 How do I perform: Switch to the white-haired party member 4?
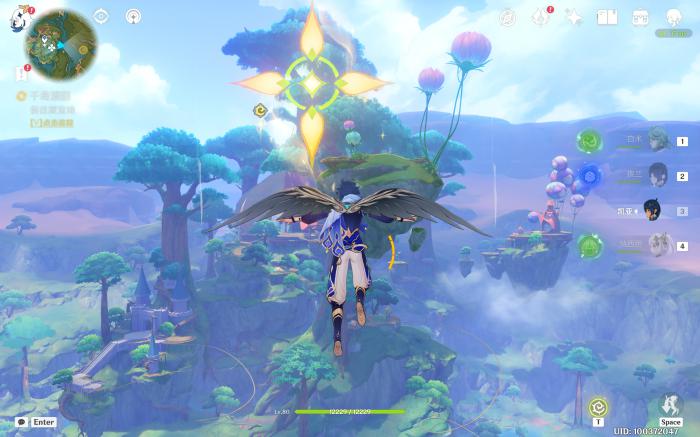tap(657, 245)
